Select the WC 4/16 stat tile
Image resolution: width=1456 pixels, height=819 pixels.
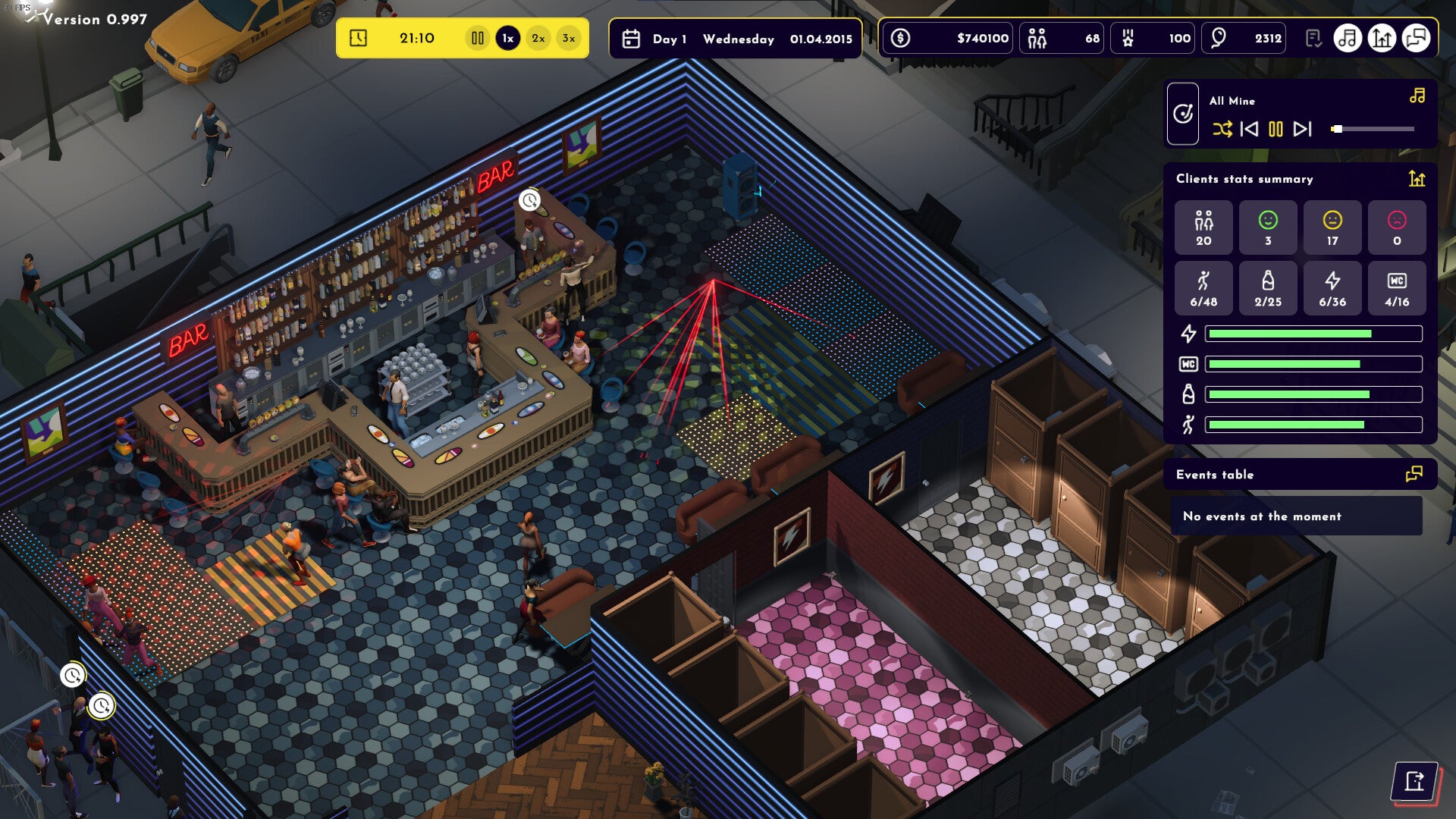1397,288
